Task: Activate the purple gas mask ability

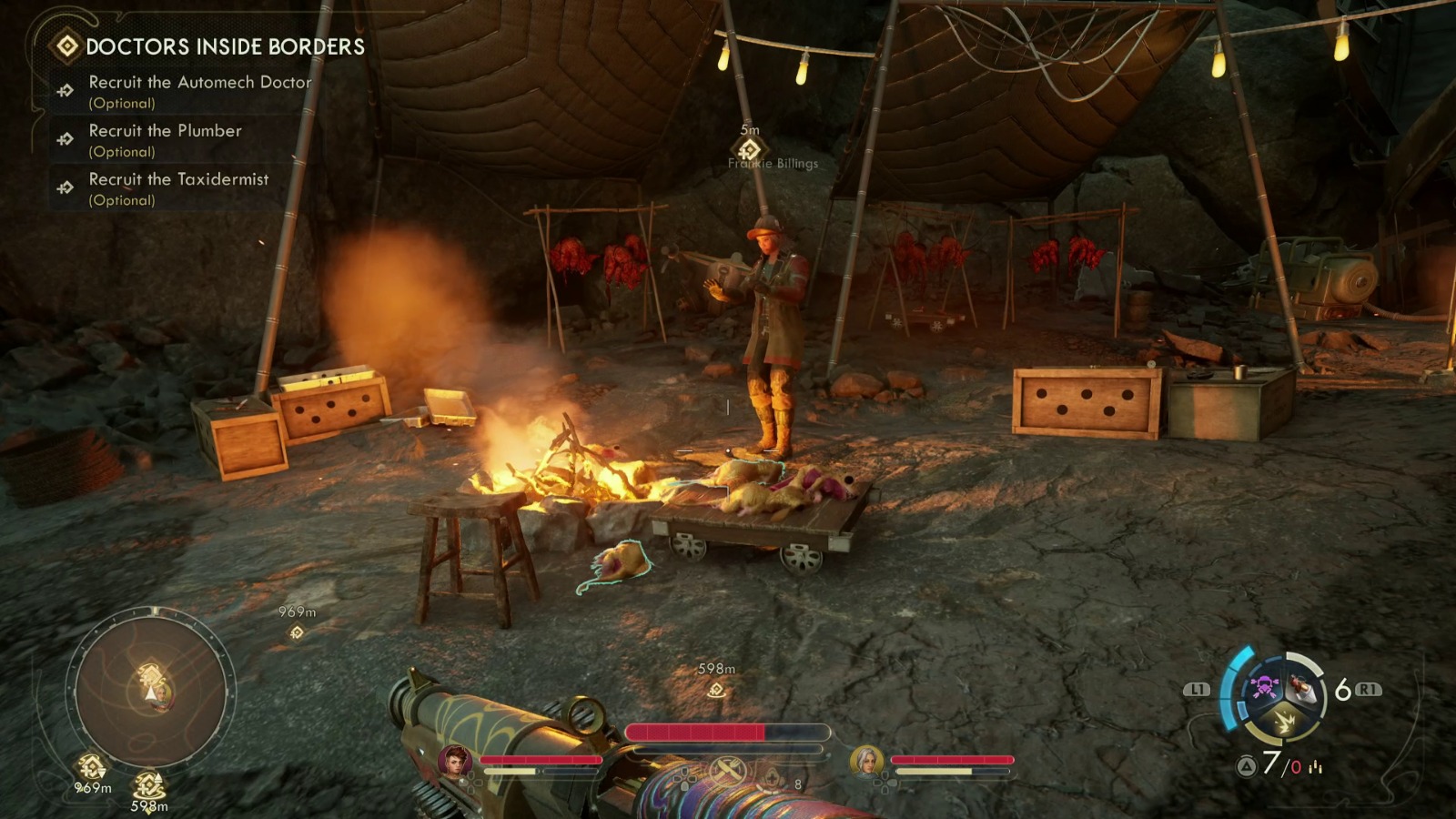Action: pos(1264,686)
